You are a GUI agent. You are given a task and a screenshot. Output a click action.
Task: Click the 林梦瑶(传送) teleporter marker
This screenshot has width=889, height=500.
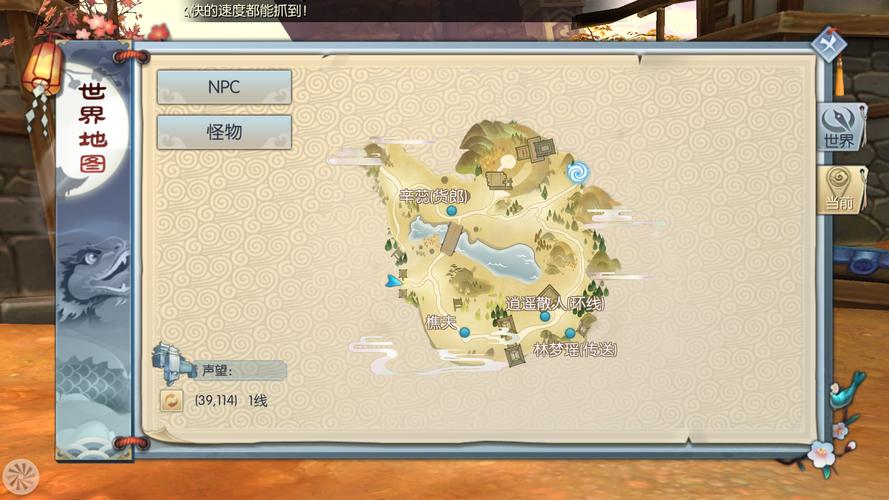click(x=570, y=333)
